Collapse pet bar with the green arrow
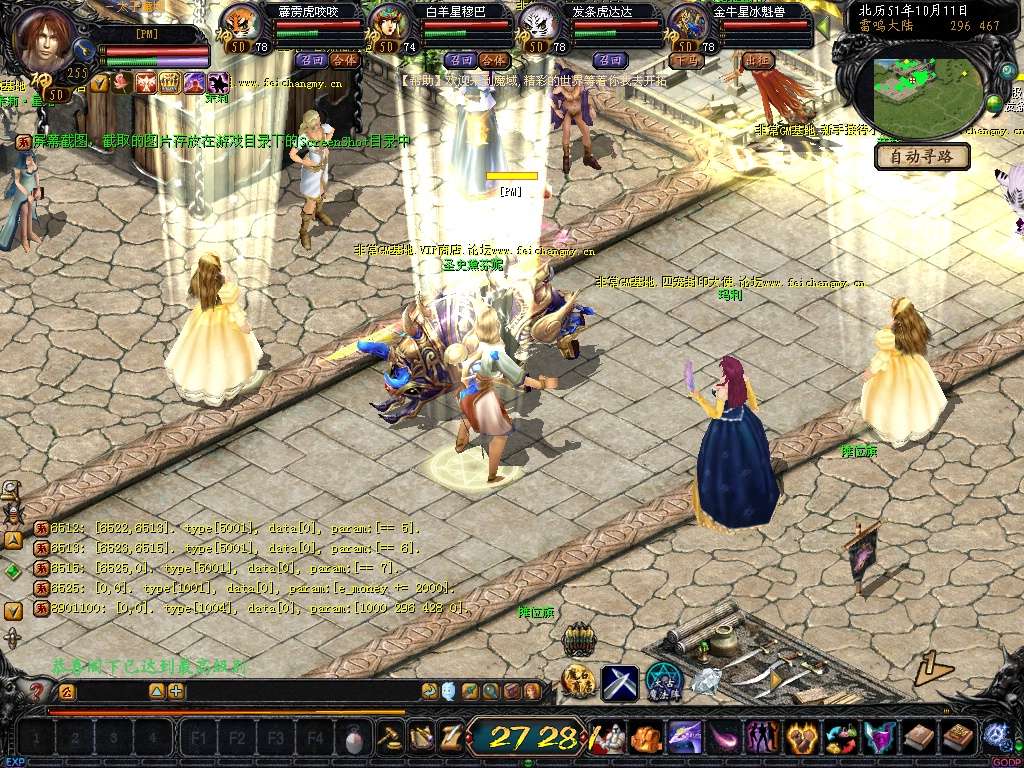The height and width of the screenshot is (768, 1024). 823,27
